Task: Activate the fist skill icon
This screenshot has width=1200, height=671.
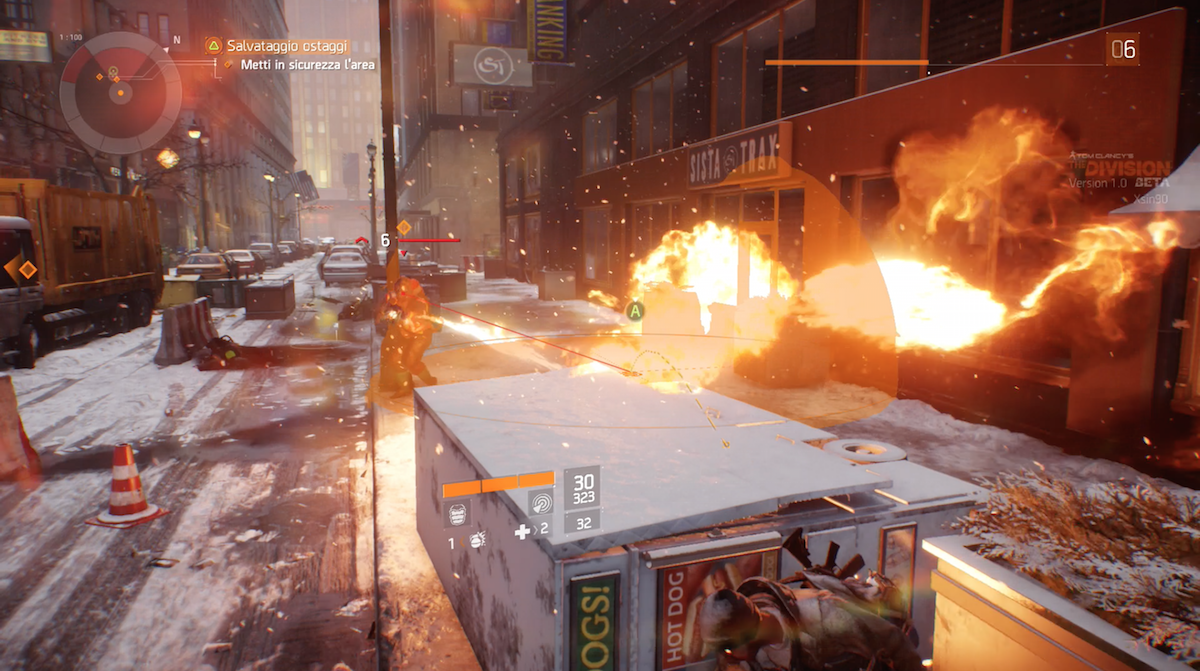Action: tap(457, 515)
